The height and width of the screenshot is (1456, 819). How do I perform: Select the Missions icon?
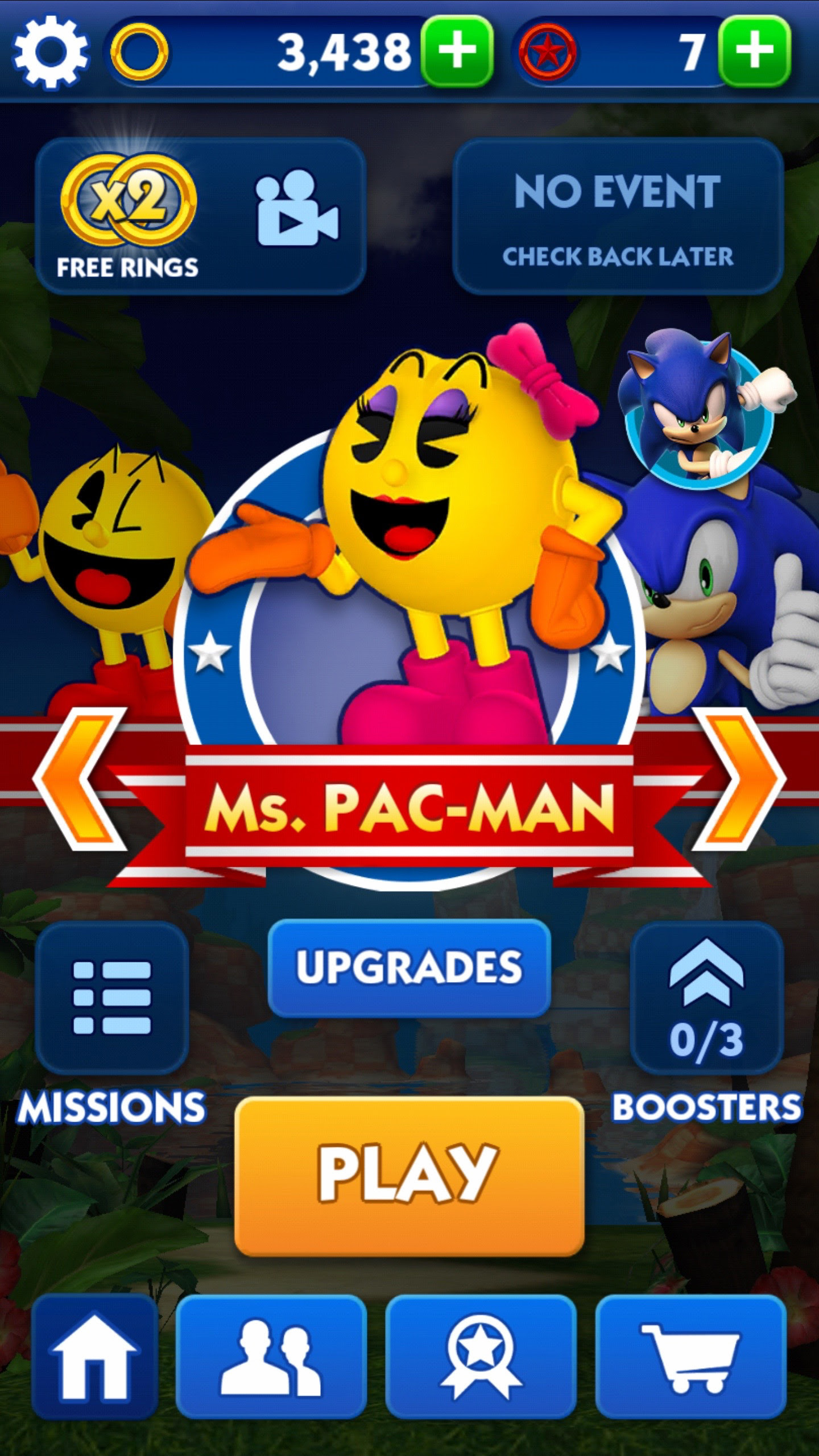point(111,998)
